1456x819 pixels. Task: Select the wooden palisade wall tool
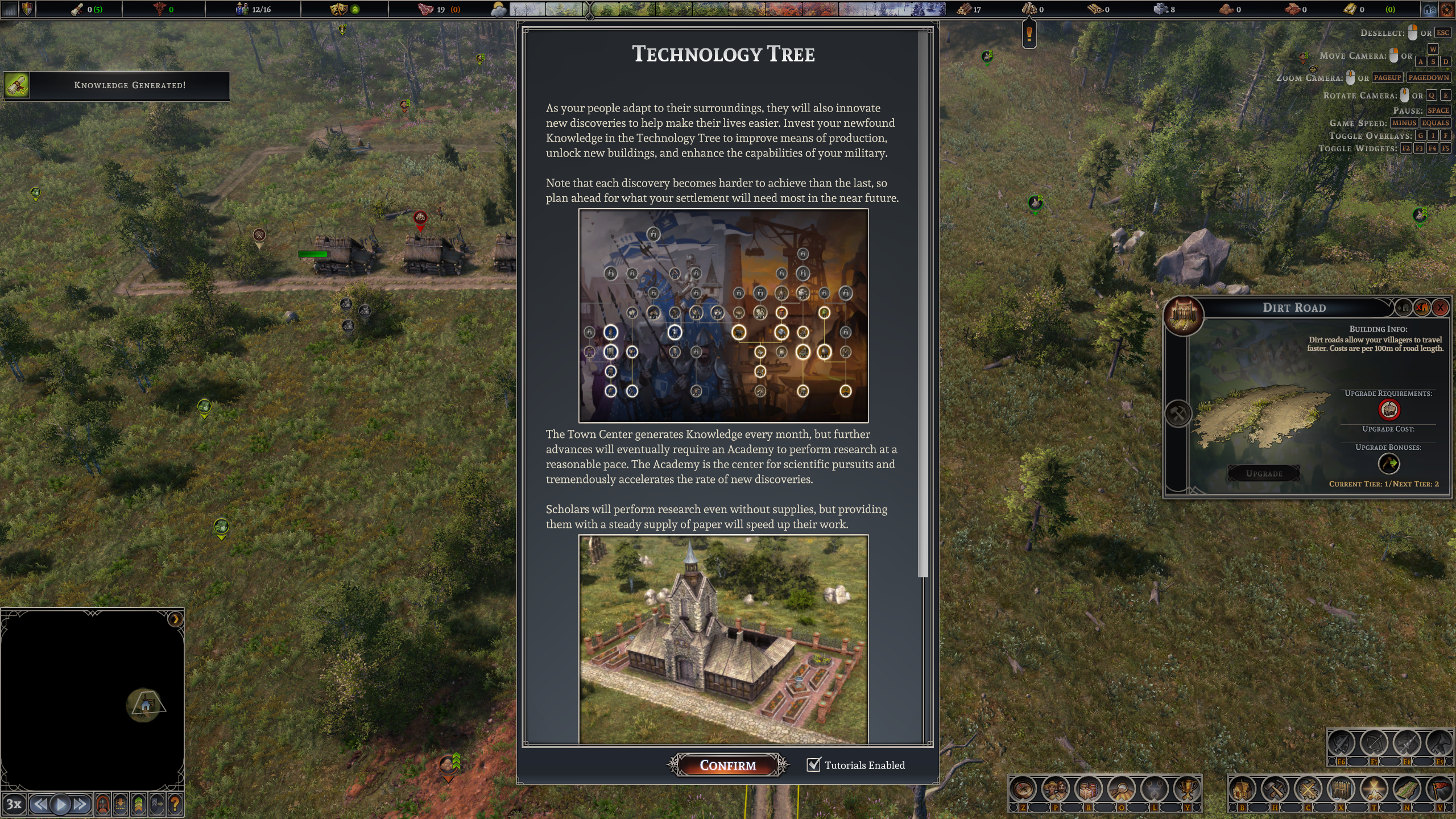click(1341, 789)
